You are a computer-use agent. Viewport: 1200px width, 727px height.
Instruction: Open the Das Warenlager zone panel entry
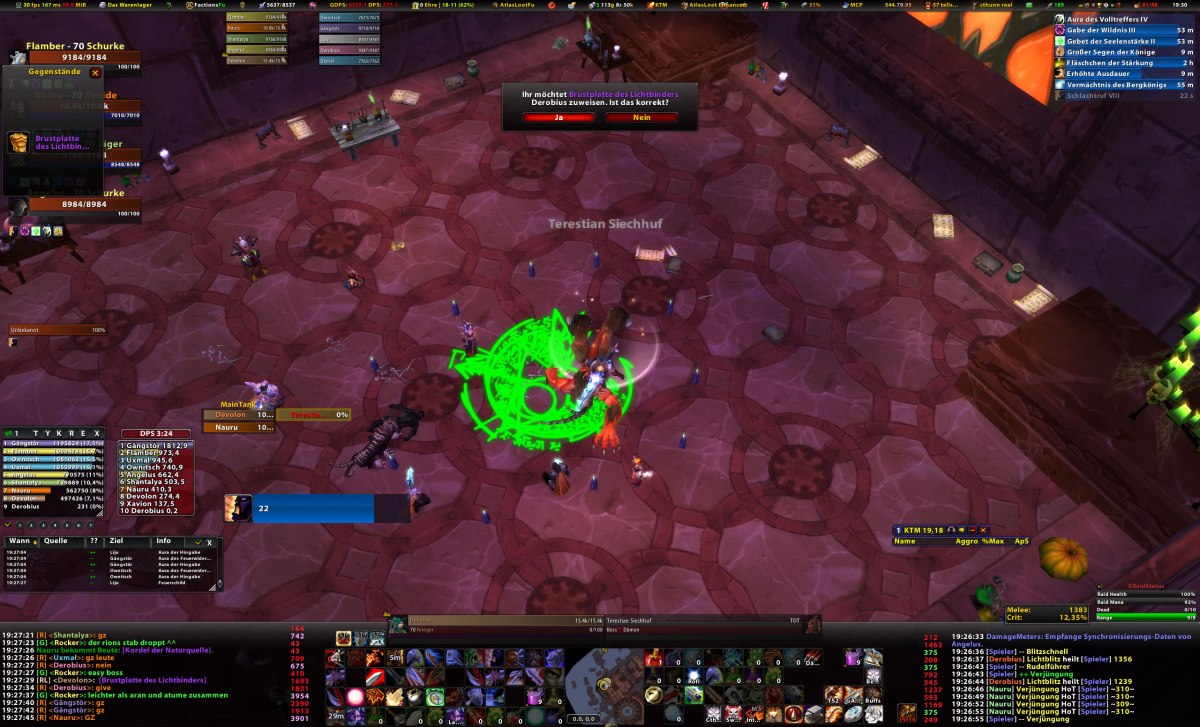point(128,5)
